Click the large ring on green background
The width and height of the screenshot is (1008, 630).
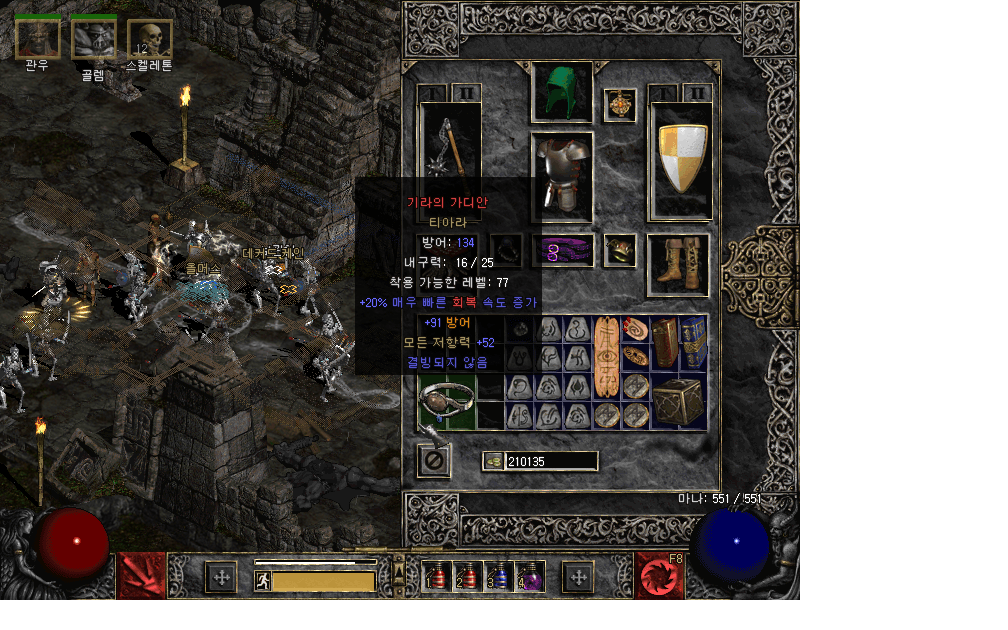(446, 402)
